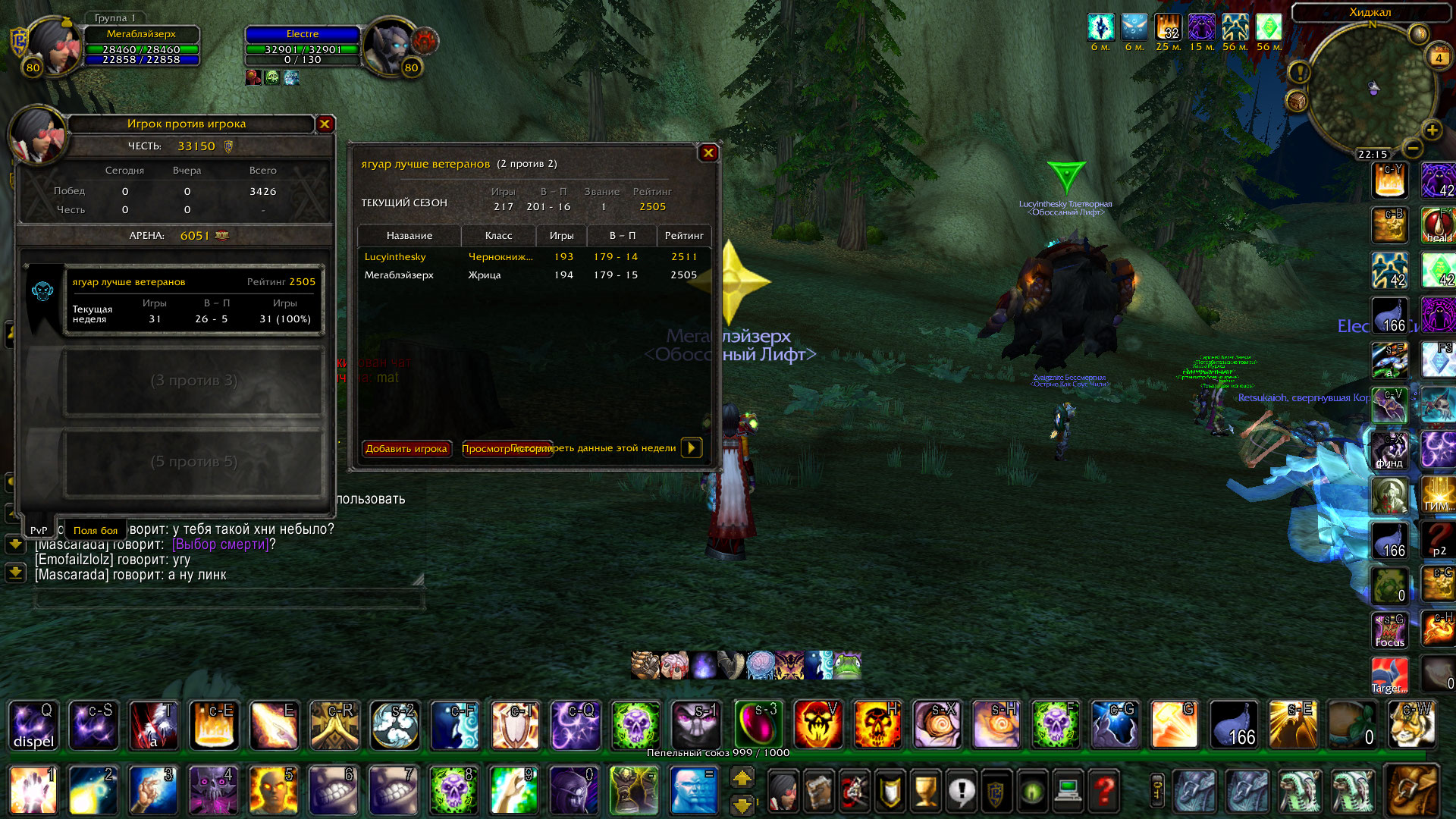Image resolution: width=1456 pixels, height=819 pixels.
Task: Open the main backpack bag
Action: pyautogui.click(x=1412, y=790)
